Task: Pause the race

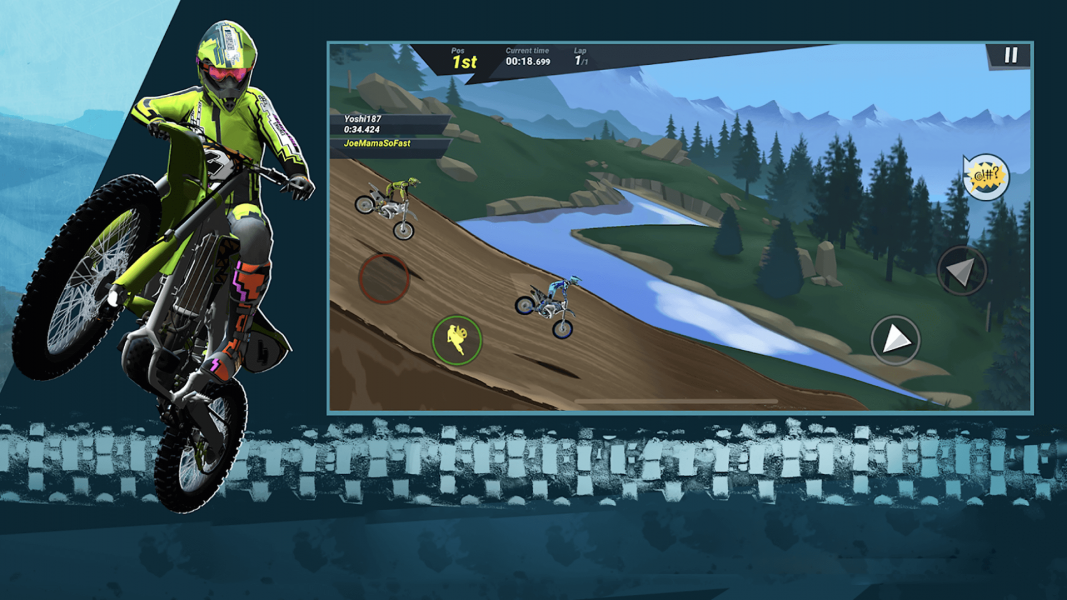Action: 1010,56
